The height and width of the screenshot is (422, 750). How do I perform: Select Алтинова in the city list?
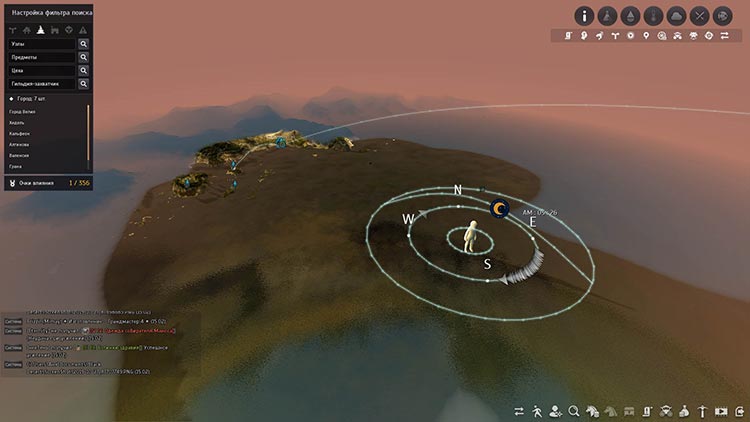pos(19,145)
